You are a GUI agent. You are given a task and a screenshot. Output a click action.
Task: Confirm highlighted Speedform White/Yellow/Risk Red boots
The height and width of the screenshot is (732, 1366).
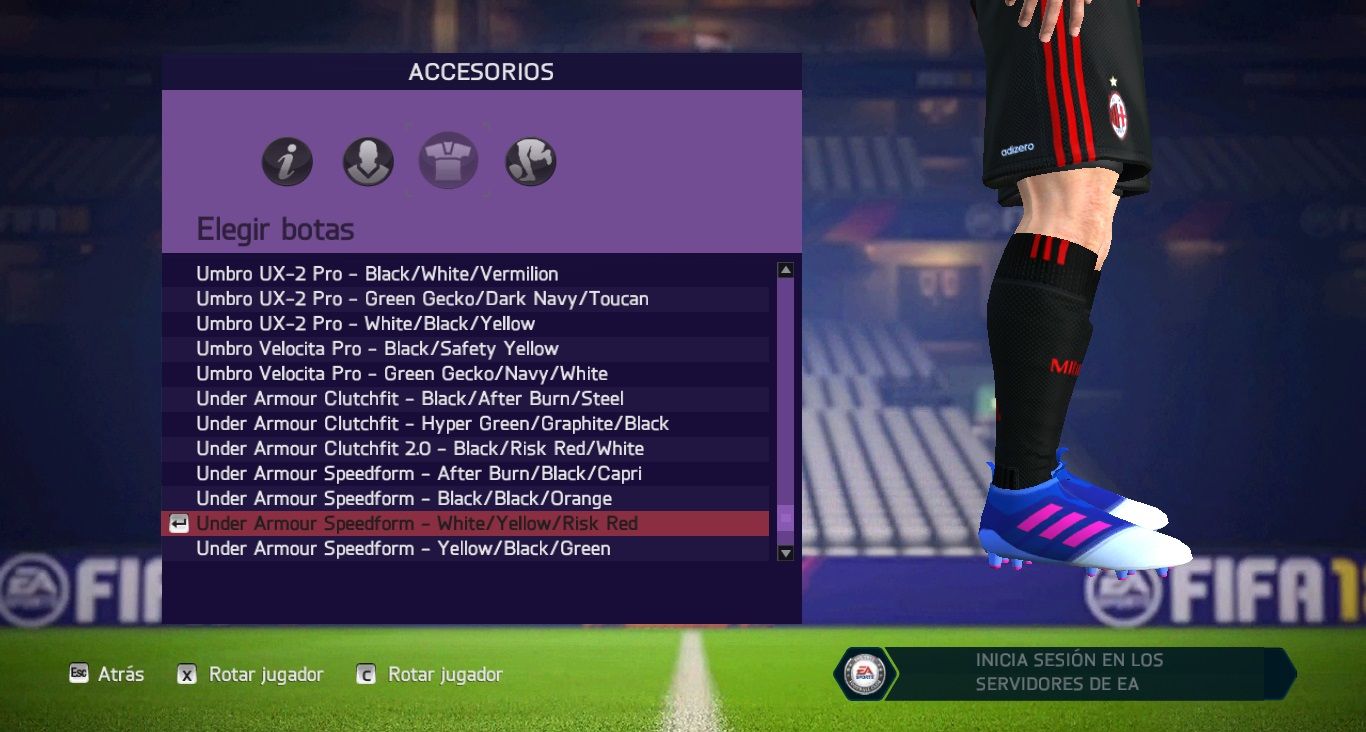416,524
